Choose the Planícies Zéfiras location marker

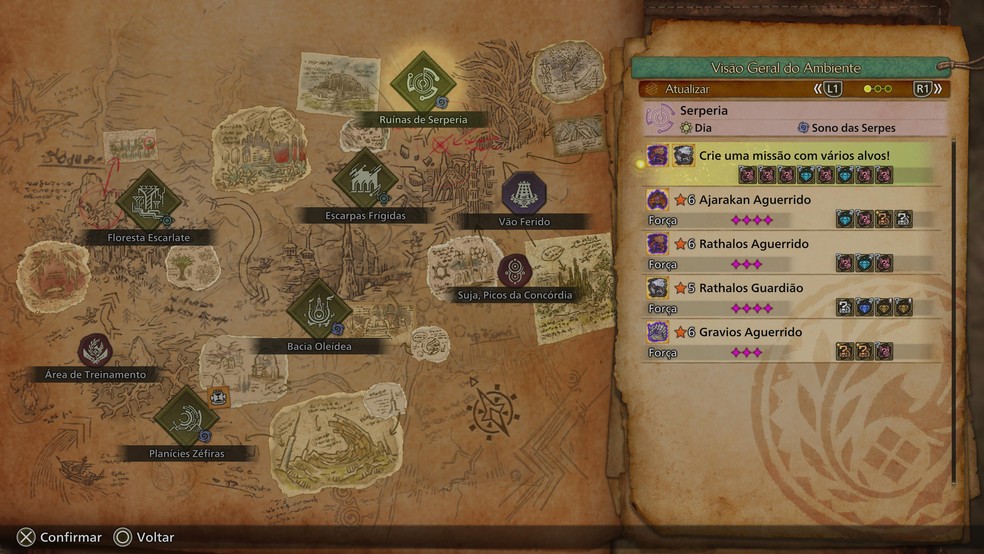[186, 418]
